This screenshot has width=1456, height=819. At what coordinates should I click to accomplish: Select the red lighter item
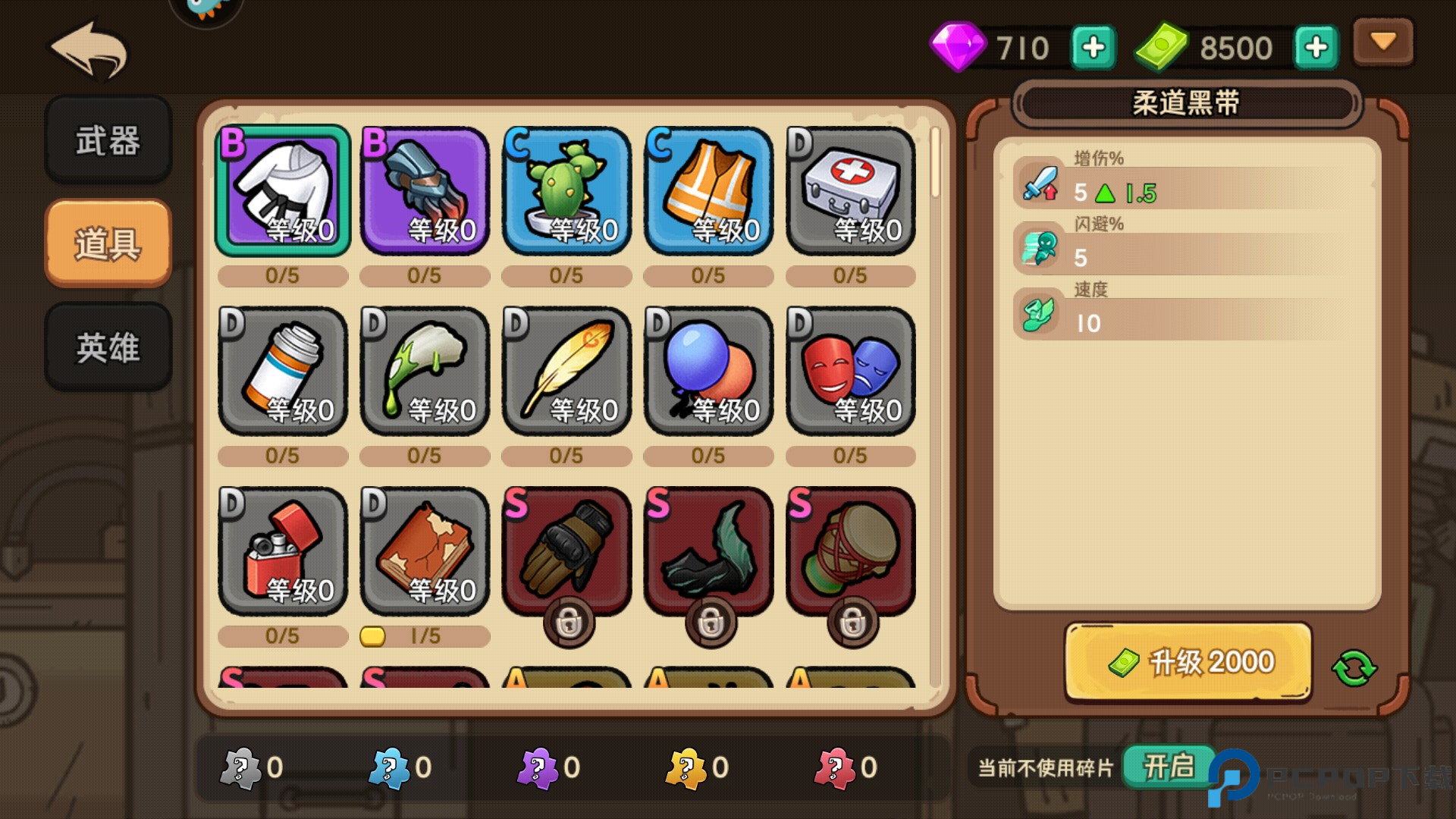(x=282, y=552)
